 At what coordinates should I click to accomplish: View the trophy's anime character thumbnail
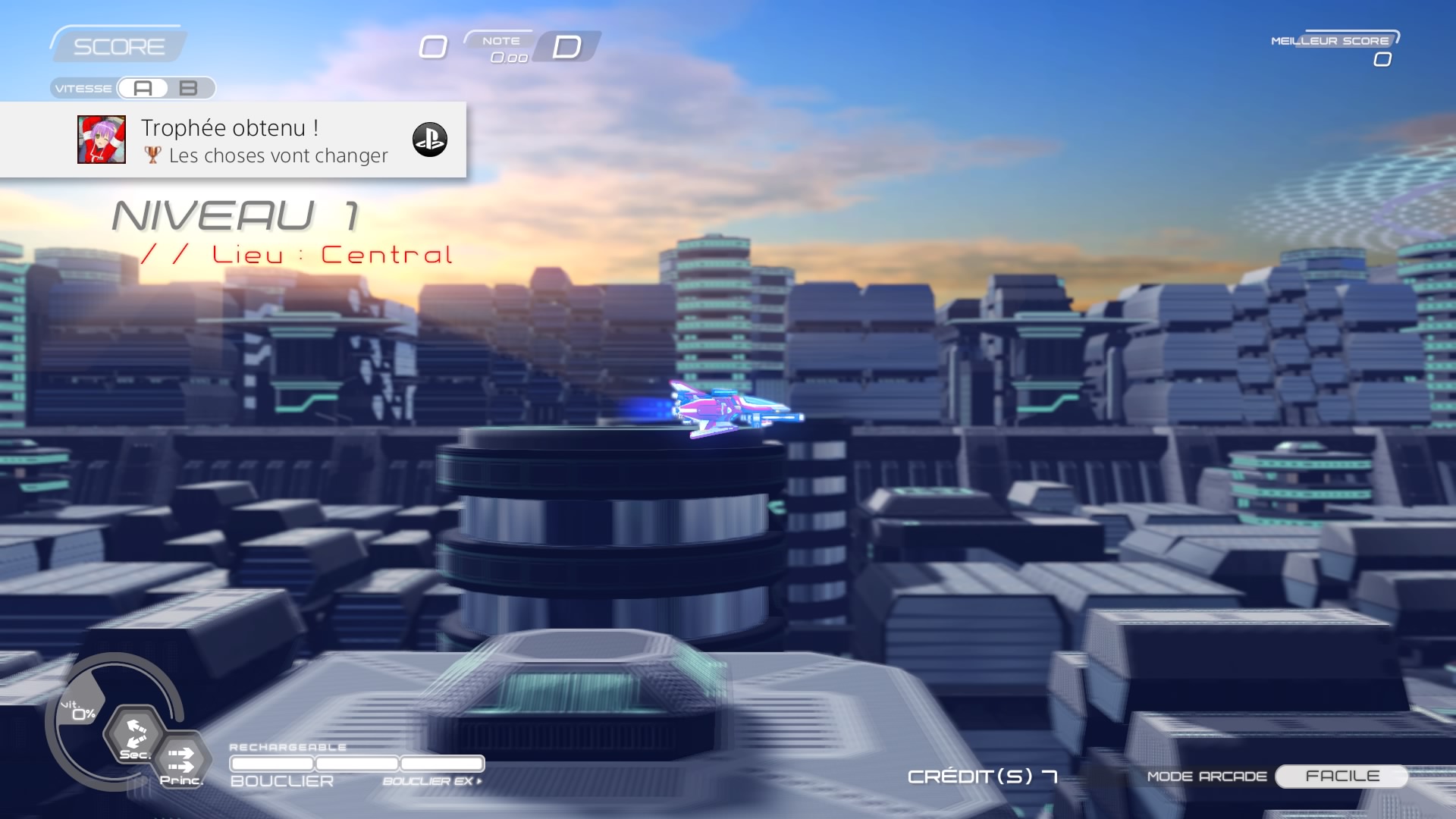pyautogui.click(x=102, y=140)
